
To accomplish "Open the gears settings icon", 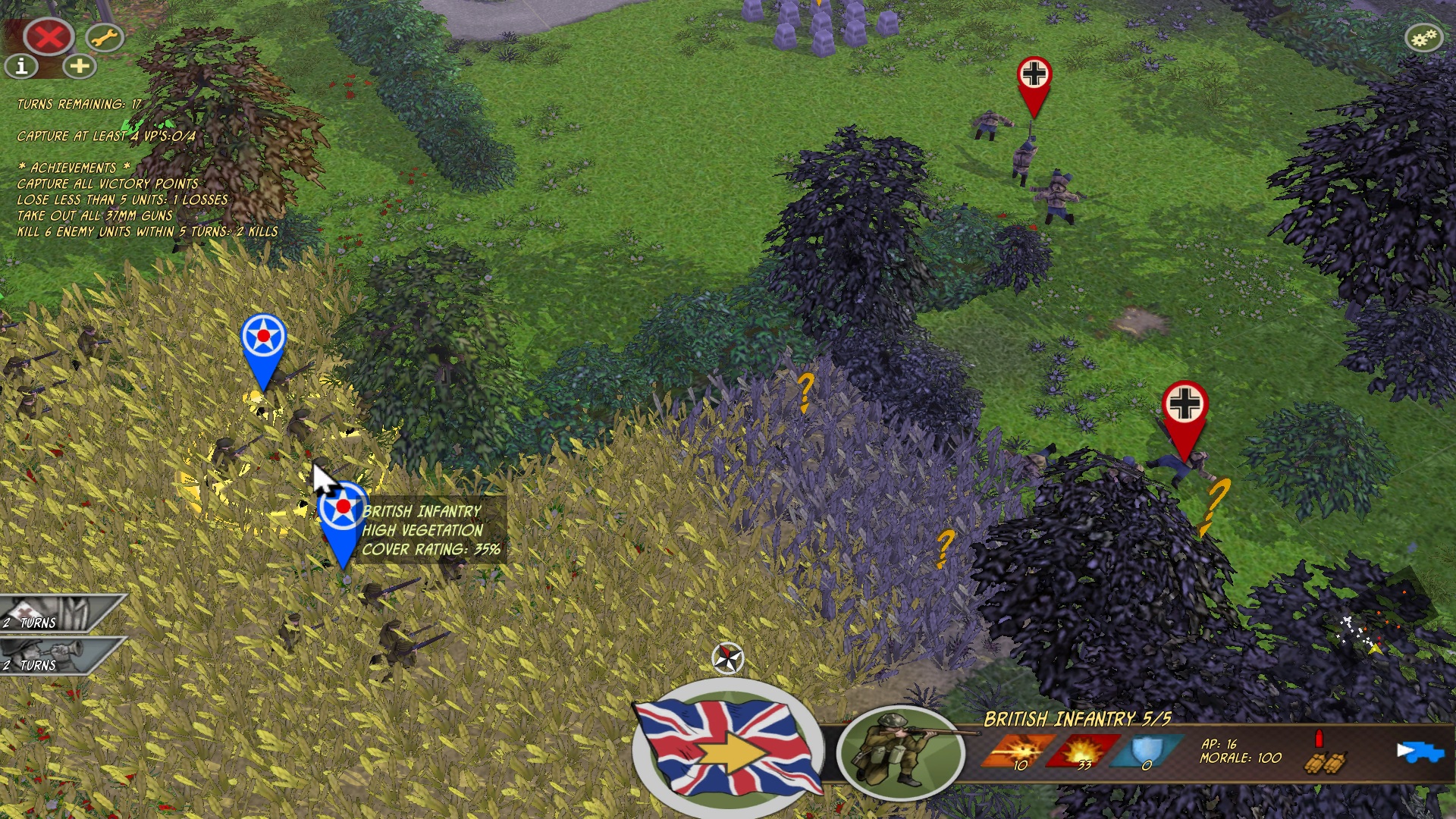I will 1423,37.
